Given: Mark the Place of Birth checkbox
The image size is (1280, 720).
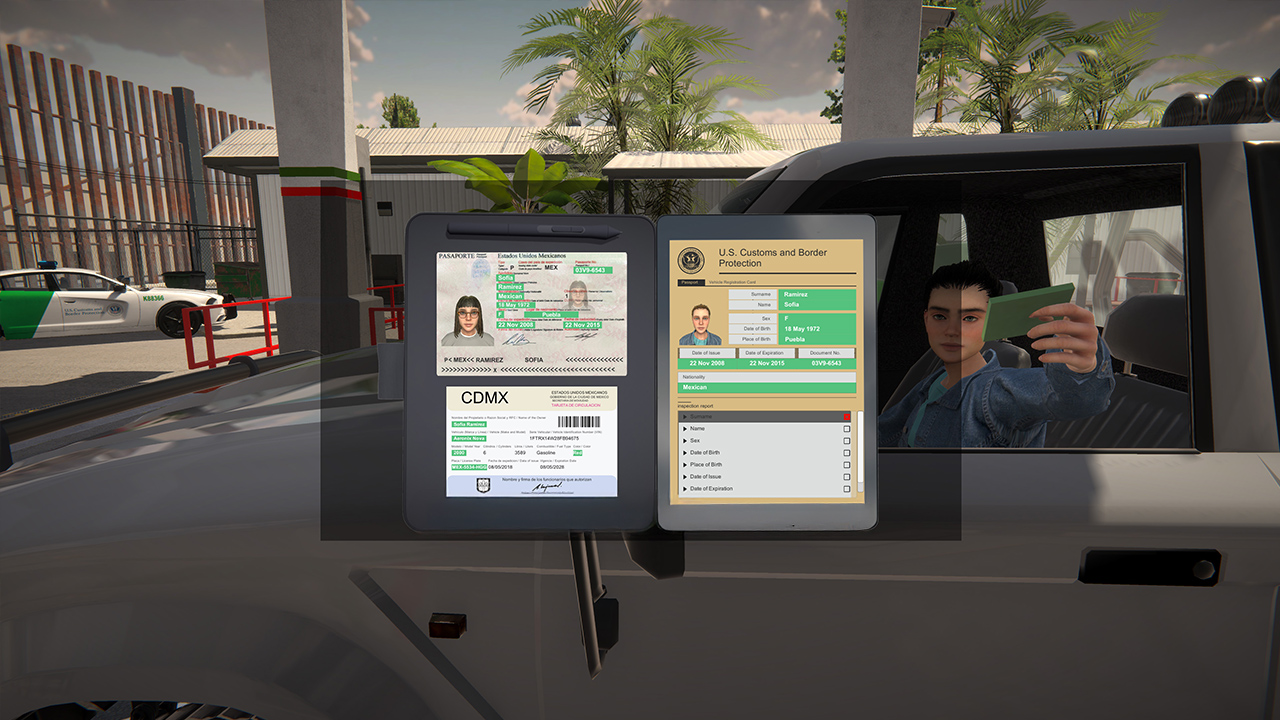Looking at the screenshot, I should point(848,462).
